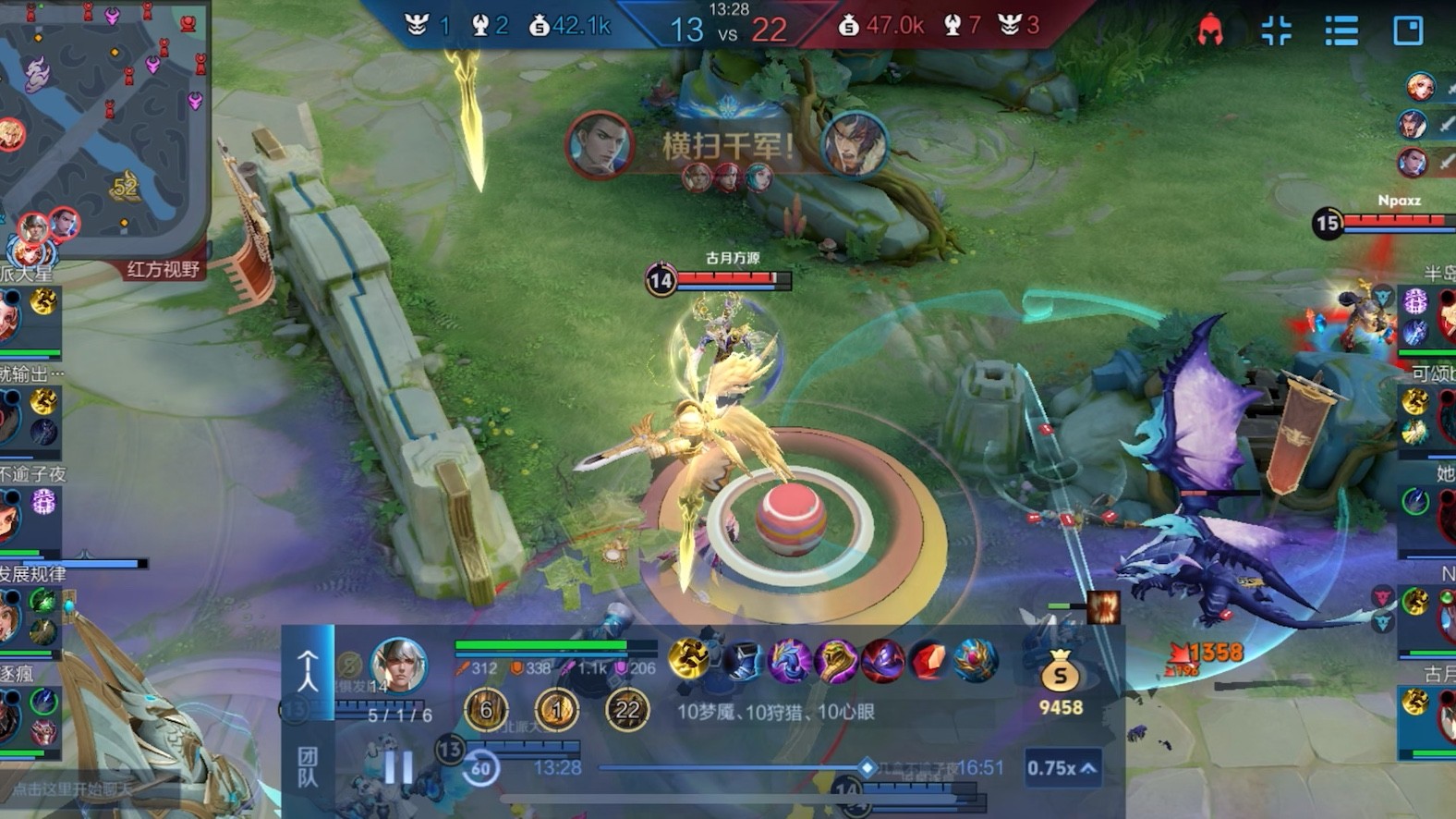1456x819 pixels.
Task: Click the square picture-in-picture icon
Action: pyautogui.click(x=1407, y=31)
